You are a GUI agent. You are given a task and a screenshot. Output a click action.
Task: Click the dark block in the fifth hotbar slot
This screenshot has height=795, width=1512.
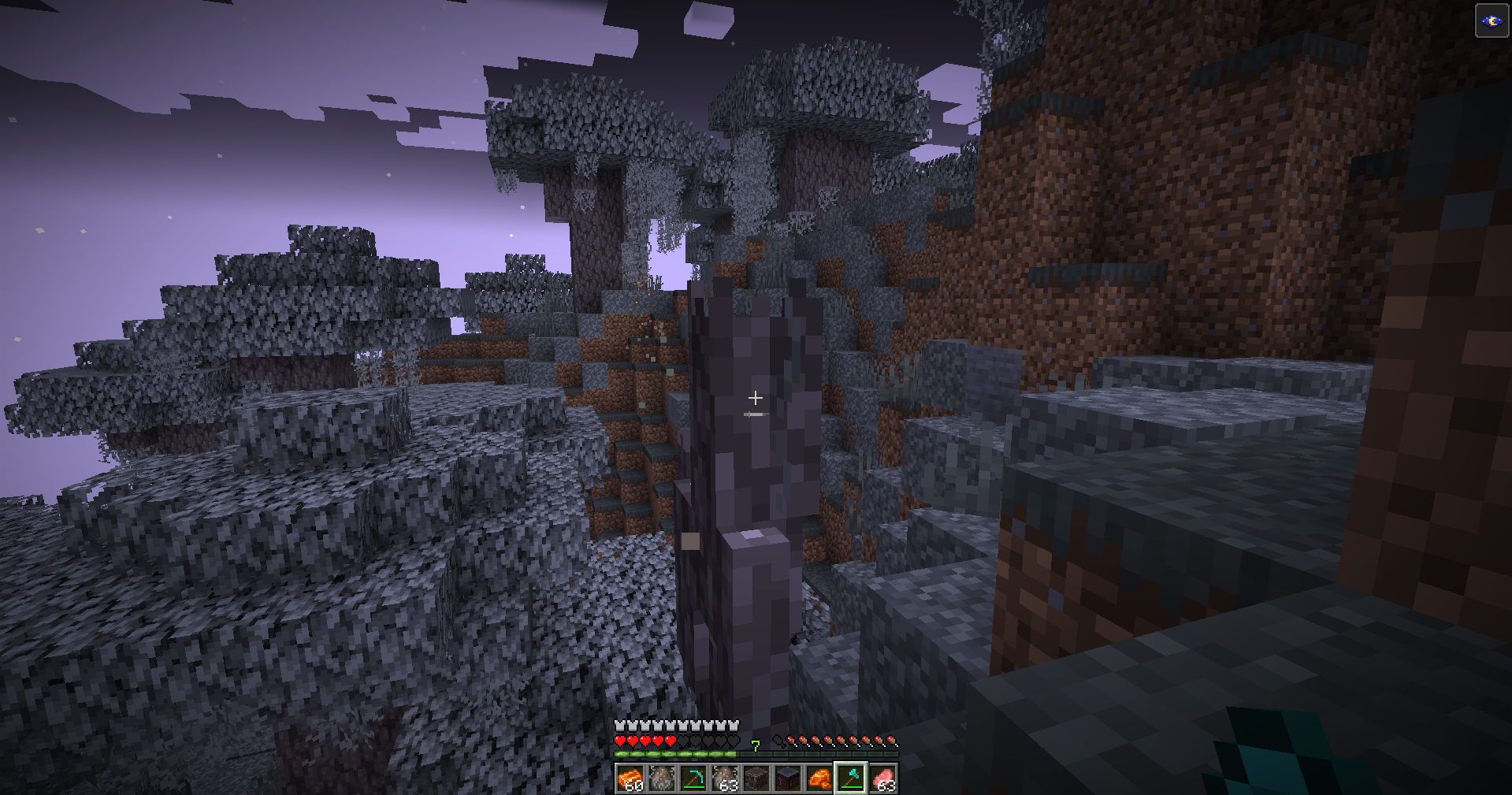pos(756,778)
